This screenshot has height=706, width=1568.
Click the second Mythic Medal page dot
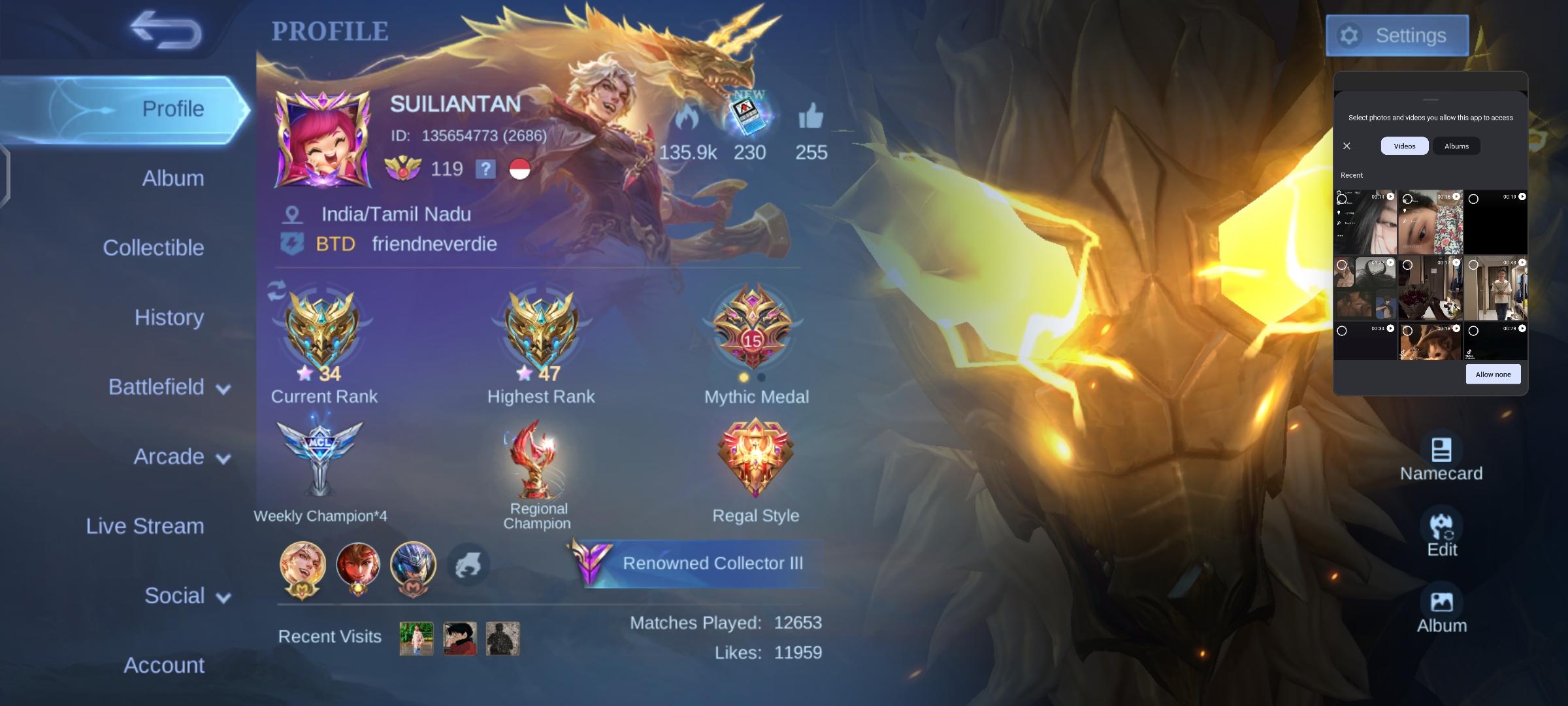(760, 376)
